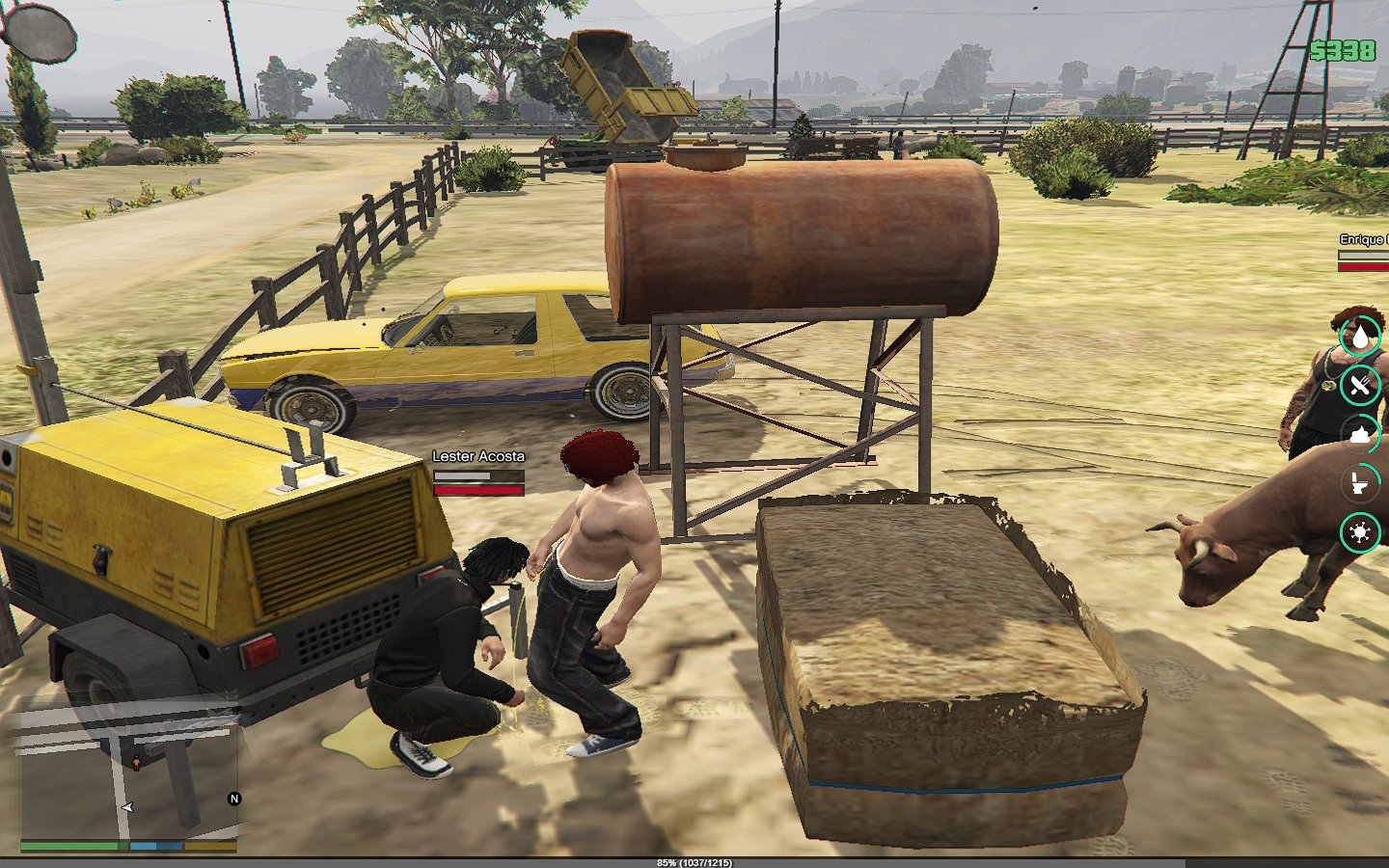Screen dimensions: 1389x868
Task: Click the virus status icon
Action: coord(1360,531)
